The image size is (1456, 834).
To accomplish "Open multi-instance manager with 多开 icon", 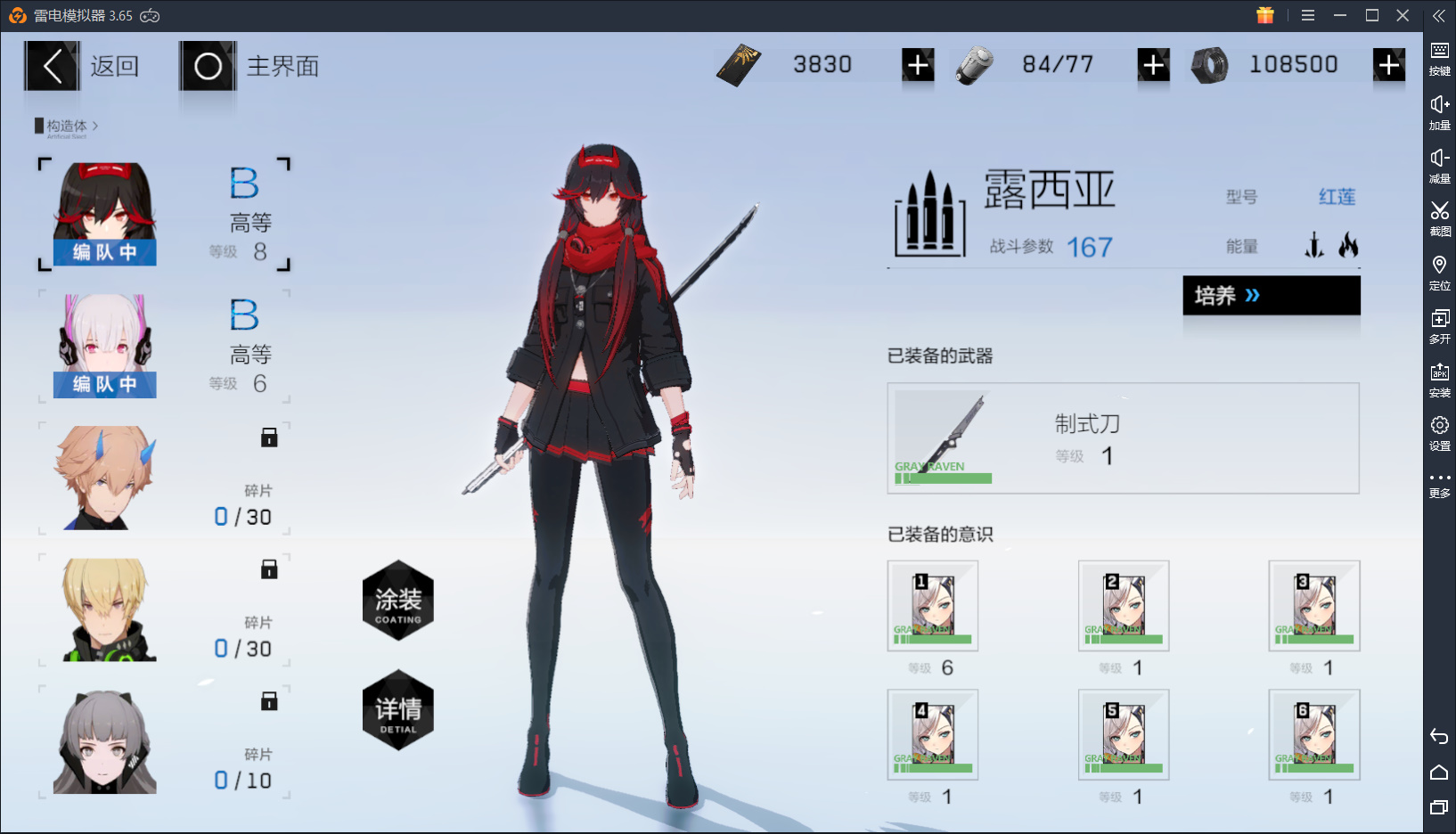I will [1441, 325].
